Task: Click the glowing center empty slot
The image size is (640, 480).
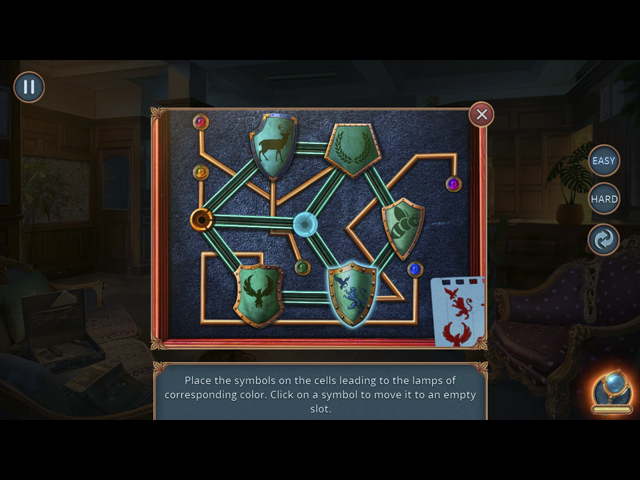Action: (x=305, y=224)
